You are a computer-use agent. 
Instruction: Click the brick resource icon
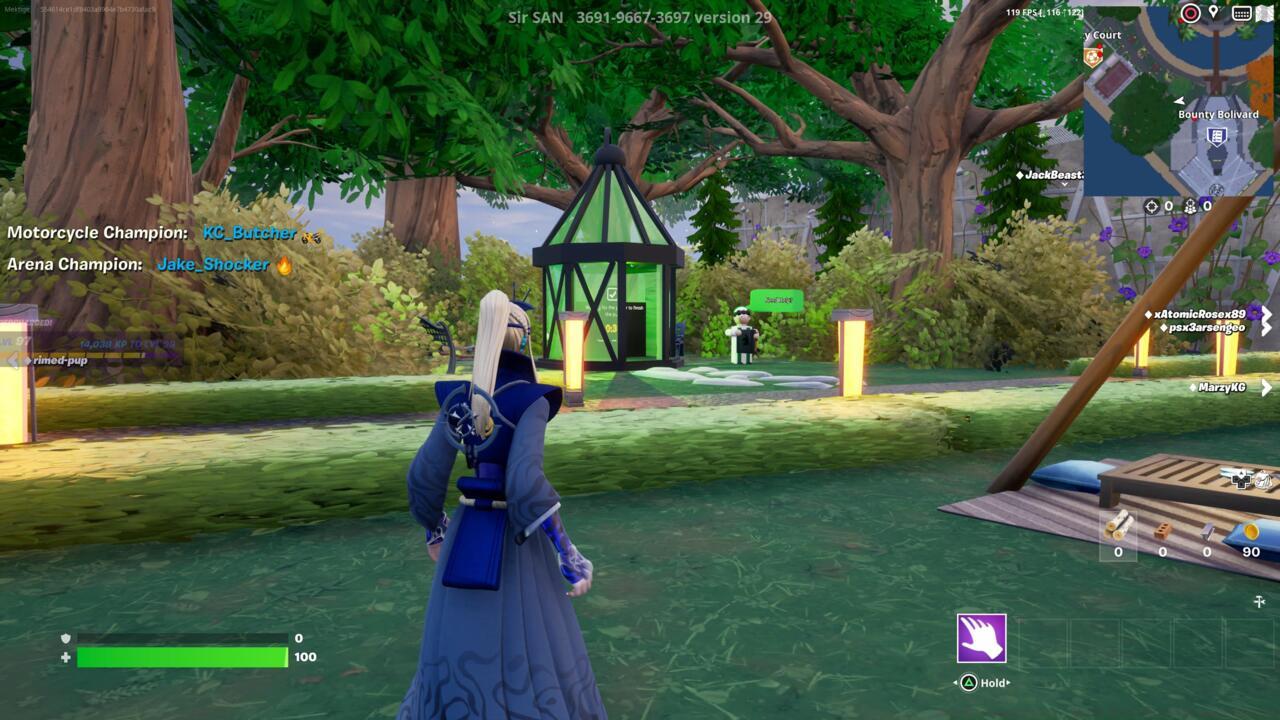(1162, 531)
